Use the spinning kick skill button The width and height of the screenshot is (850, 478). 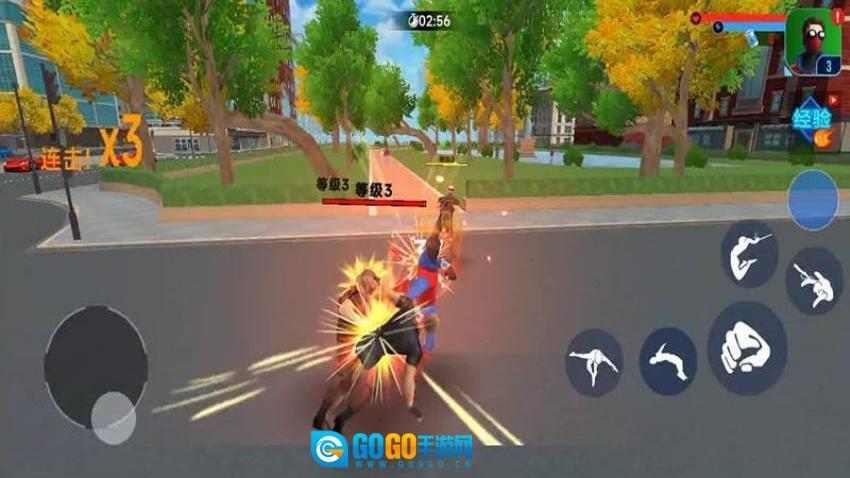coord(594,363)
